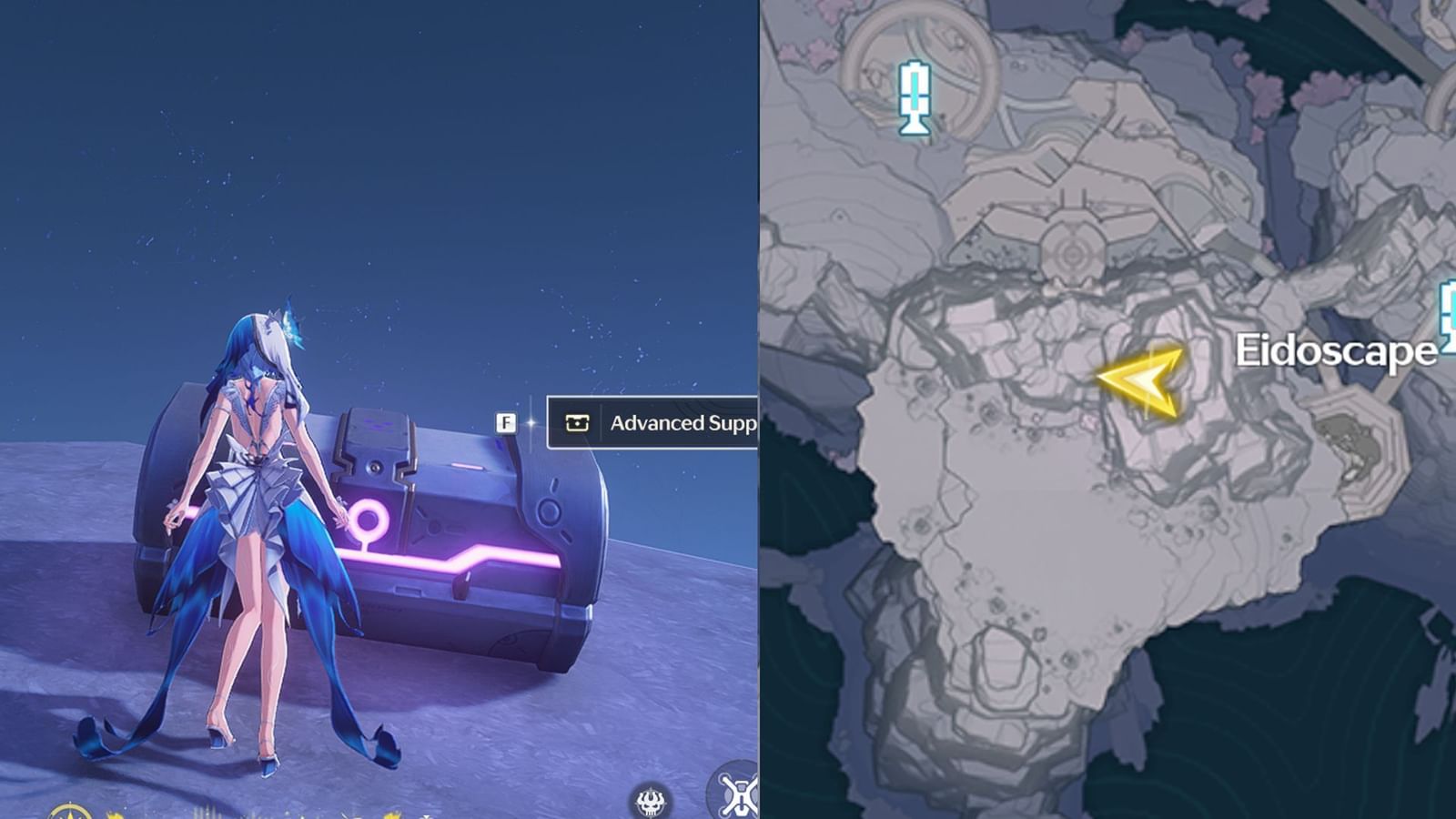
Task: Click the gold crown icon near bottom left HUD
Action: pyautogui.click(x=114, y=815)
